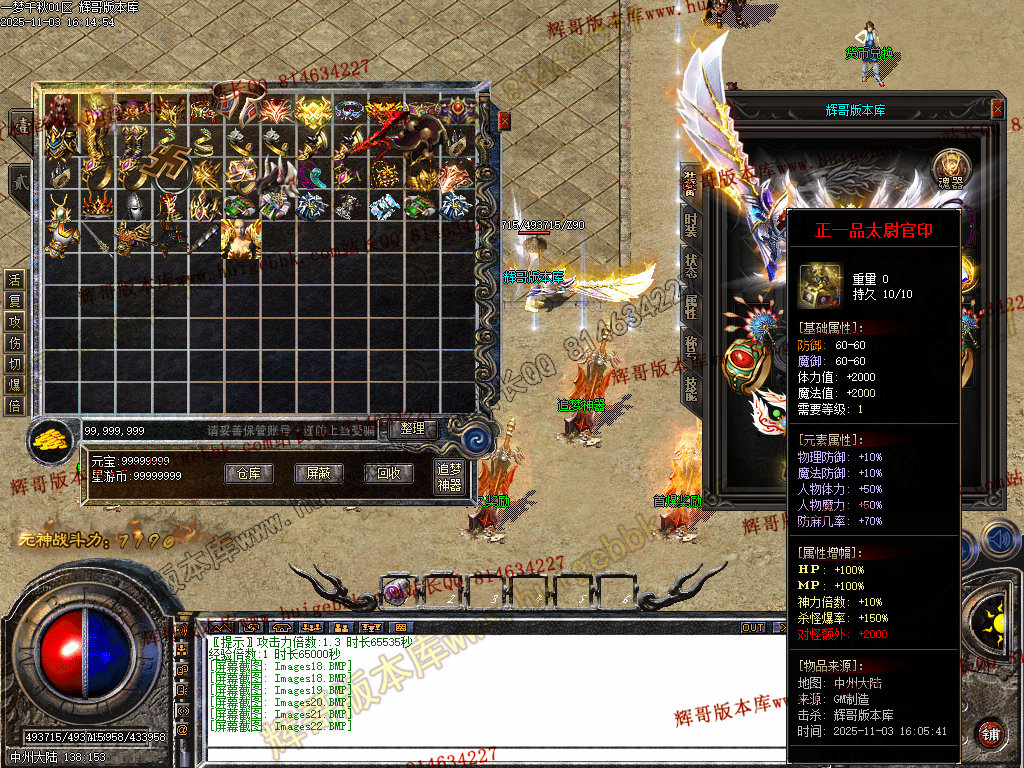The image size is (1024, 768).
Task: Click the 整理 sort button
Action: coord(412,429)
